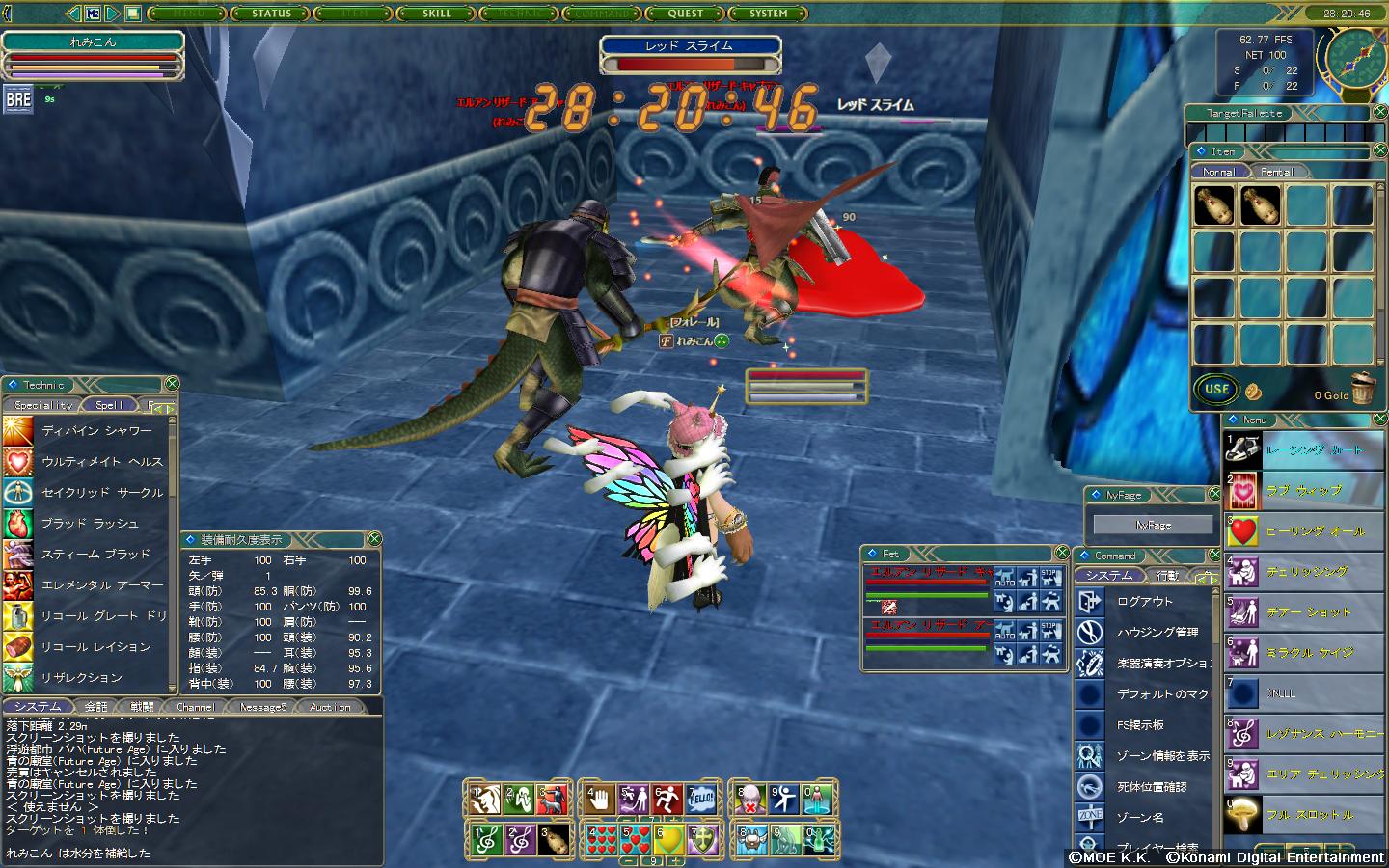The height and width of the screenshot is (868, 1389).
Task: Click the compass minimap
Action: coord(1353,56)
